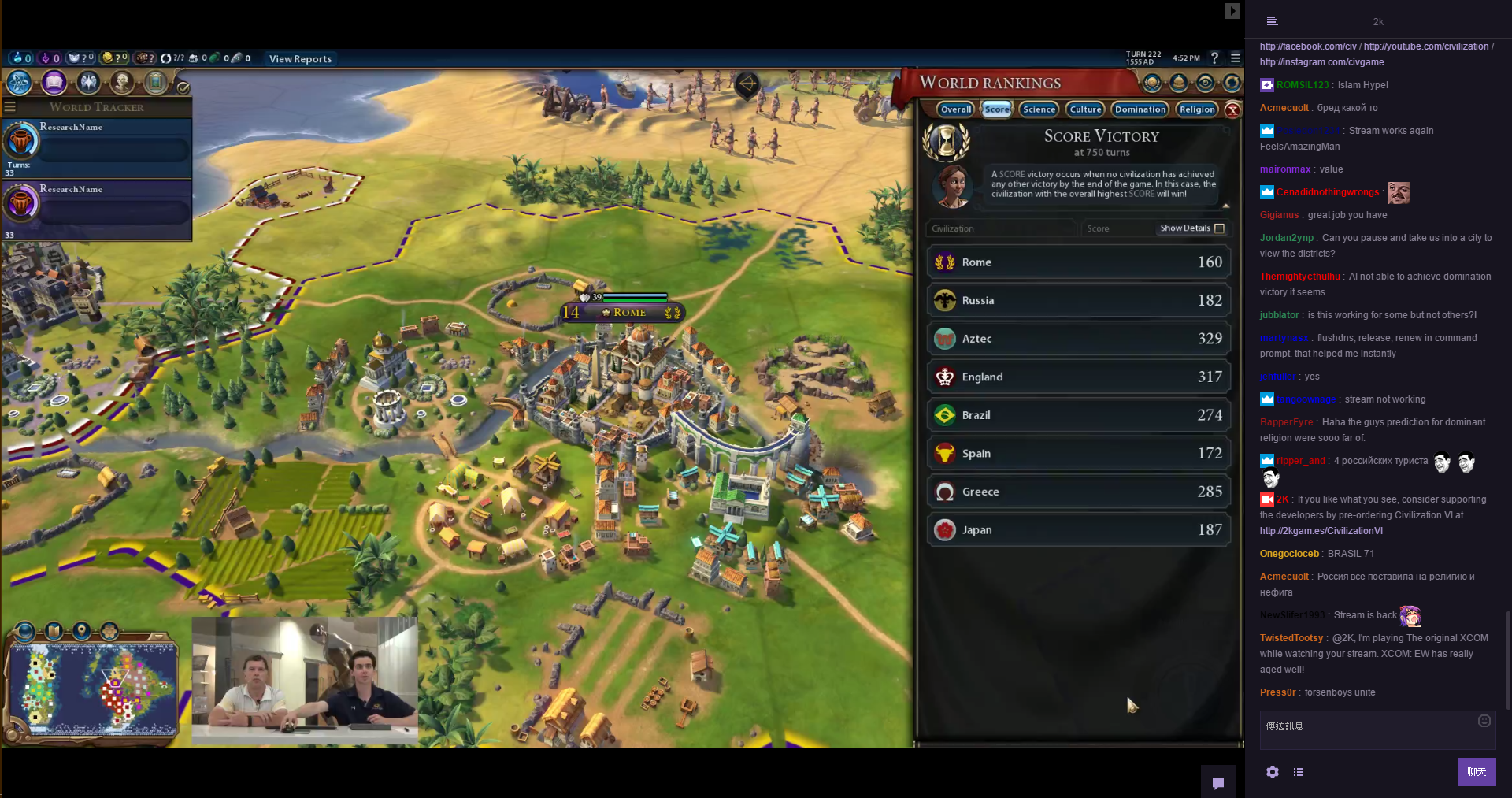This screenshot has width=1512, height=798.
Task: Open the game menu hamburger icon
Action: point(1236,58)
